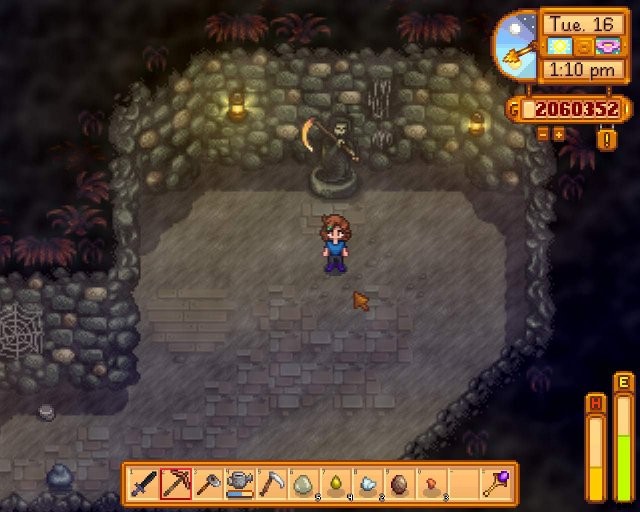This screenshot has width=640, height=512.
Task: Equip the purple-tipped scepter
Action: pos(495,484)
